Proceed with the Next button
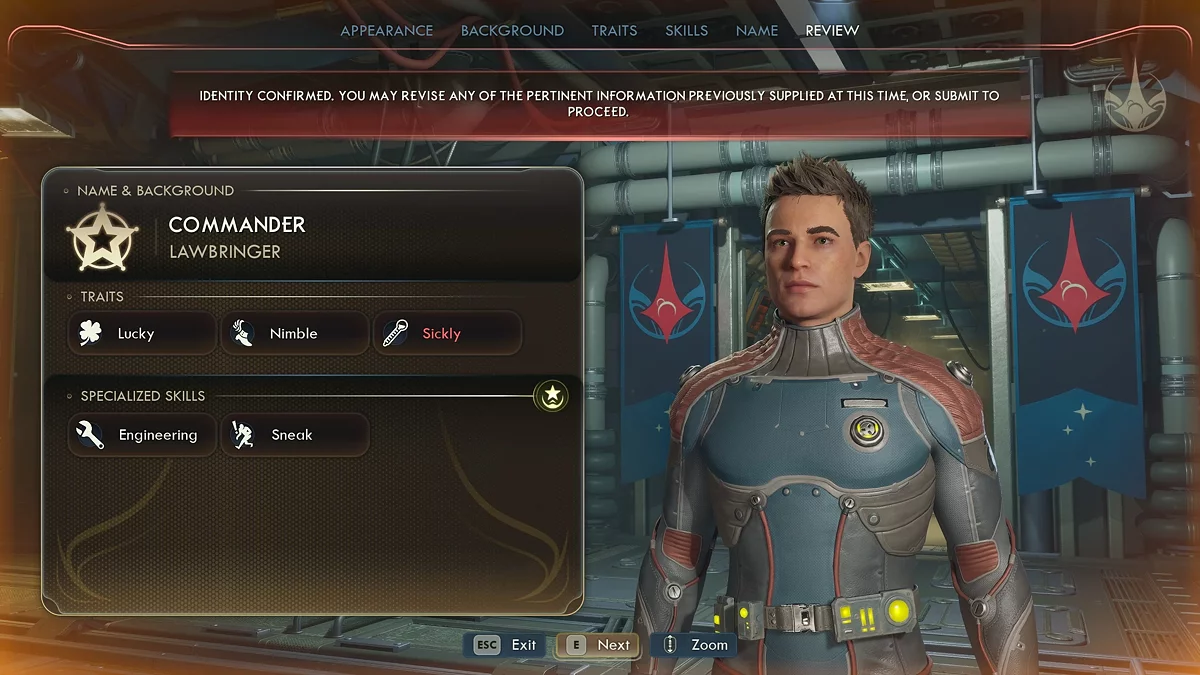The image size is (1200, 675). pos(600,645)
